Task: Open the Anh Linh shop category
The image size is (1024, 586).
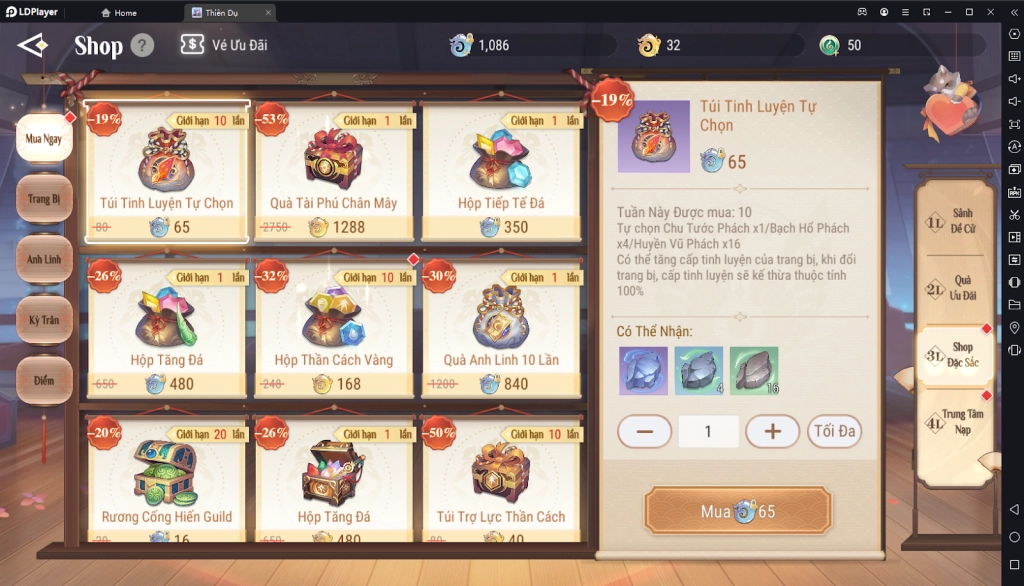Action: pos(44,260)
